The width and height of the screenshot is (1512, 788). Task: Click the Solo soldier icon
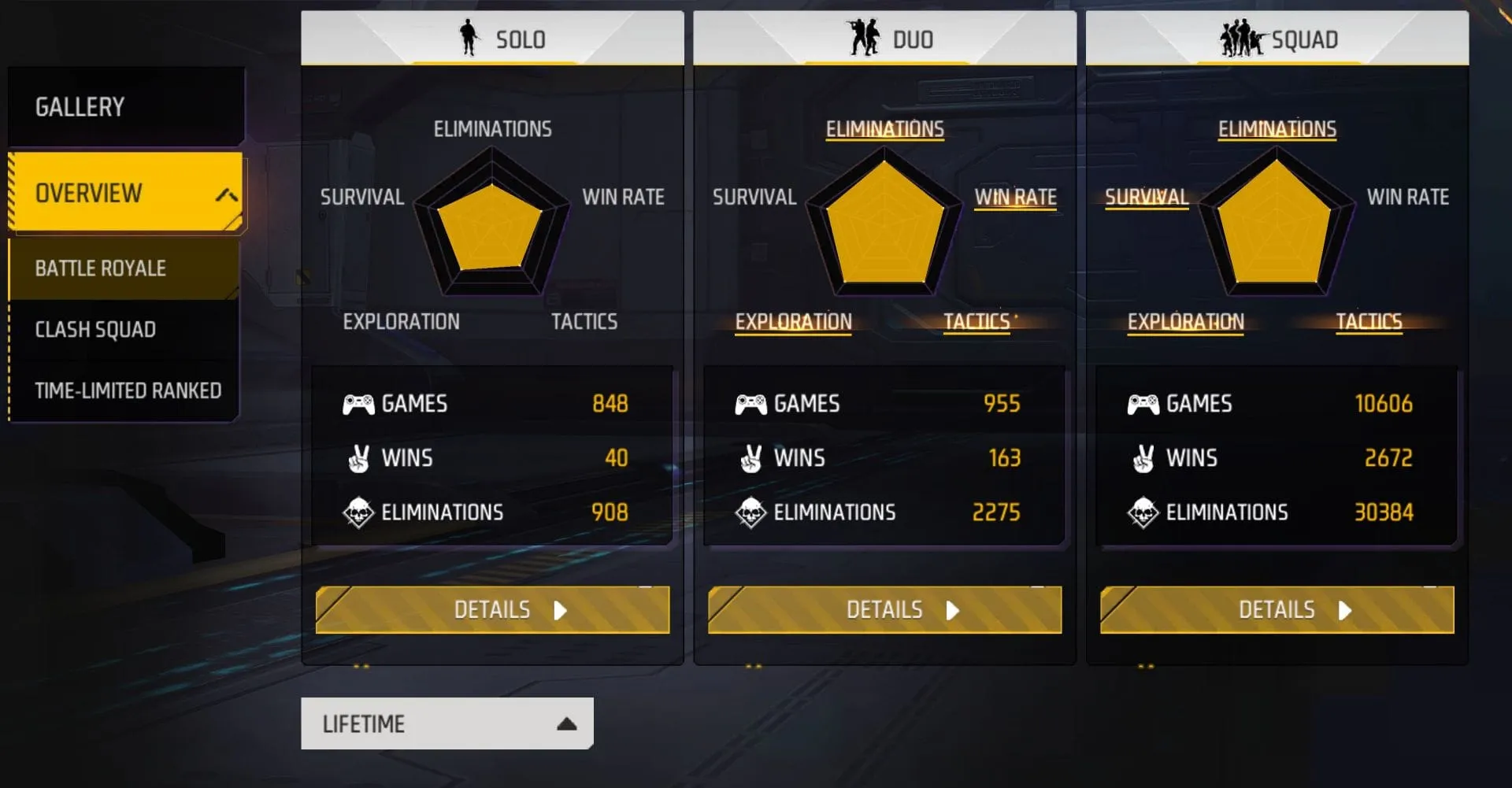click(469, 38)
